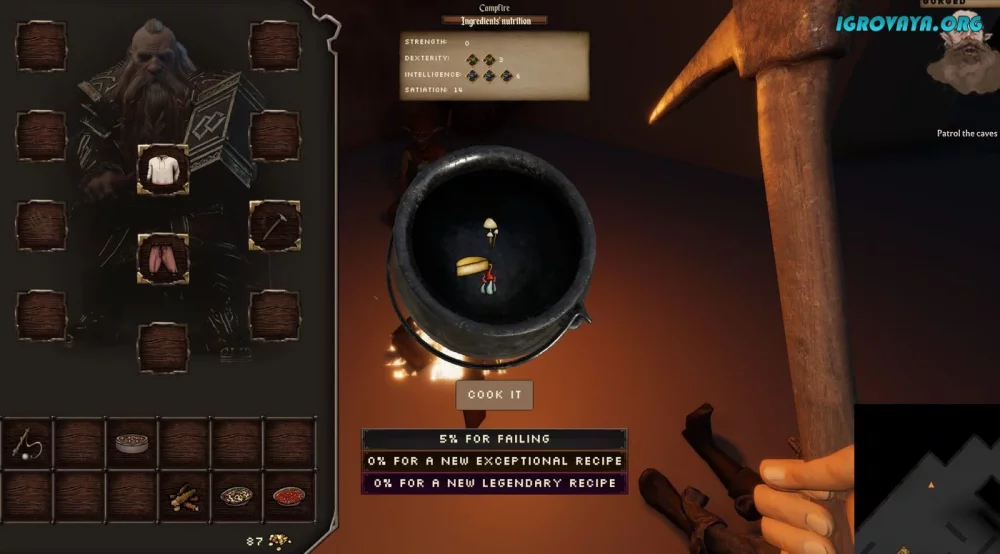This screenshot has height=554, width=1000.
Task: Select the Patrol the caves objective
Action: coord(967,133)
